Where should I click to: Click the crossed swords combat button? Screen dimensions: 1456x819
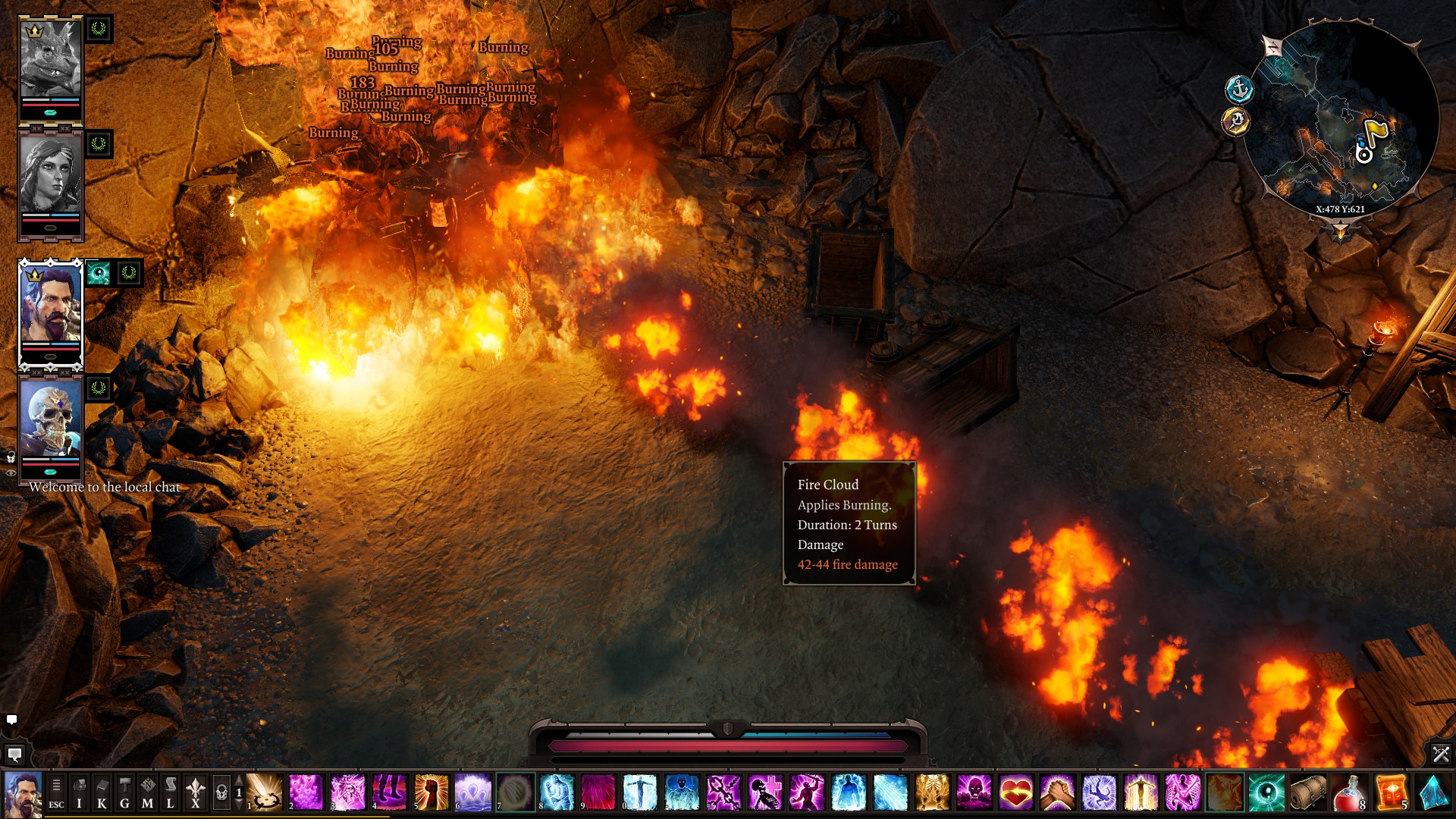[1440, 754]
